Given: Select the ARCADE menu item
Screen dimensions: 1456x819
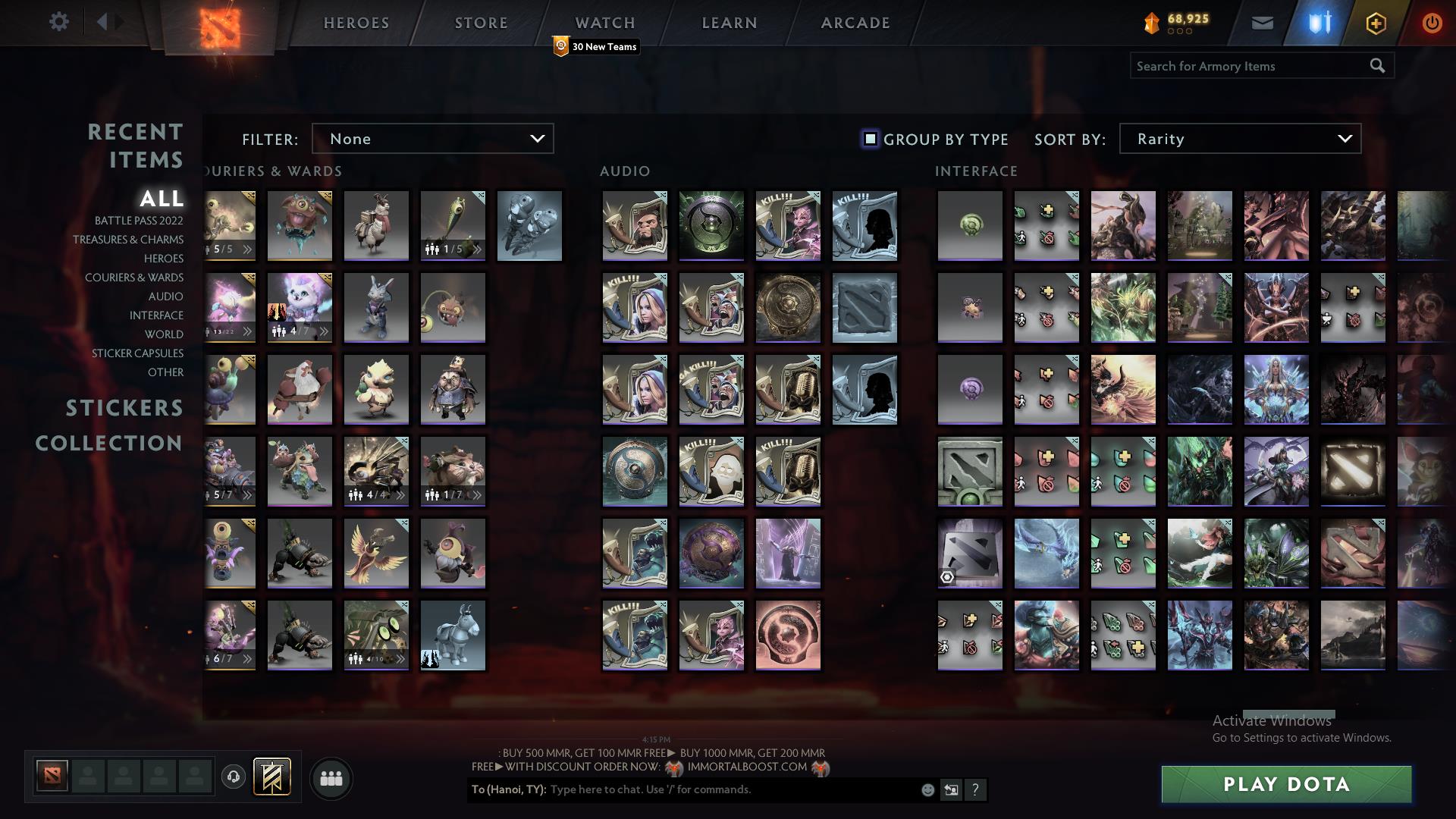Looking at the screenshot, I should click(x=855, y=22).
